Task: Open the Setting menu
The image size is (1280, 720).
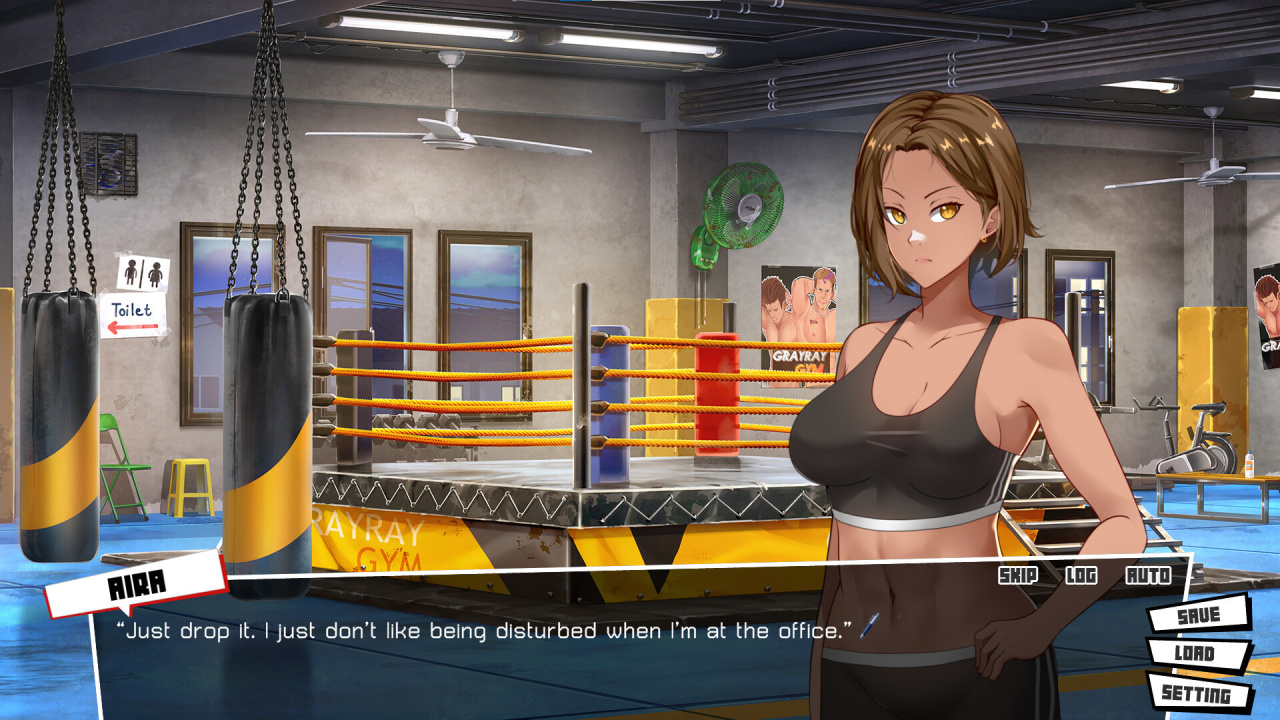Action: [x=1197, y=694]
